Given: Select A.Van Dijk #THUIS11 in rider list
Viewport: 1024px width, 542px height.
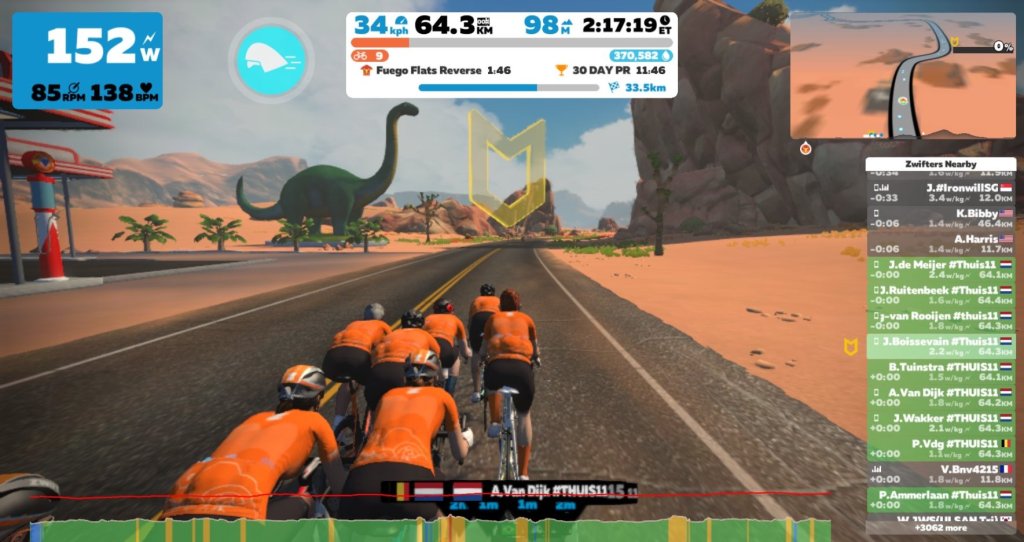Looking at the screenshot, I should click(941, 397).
